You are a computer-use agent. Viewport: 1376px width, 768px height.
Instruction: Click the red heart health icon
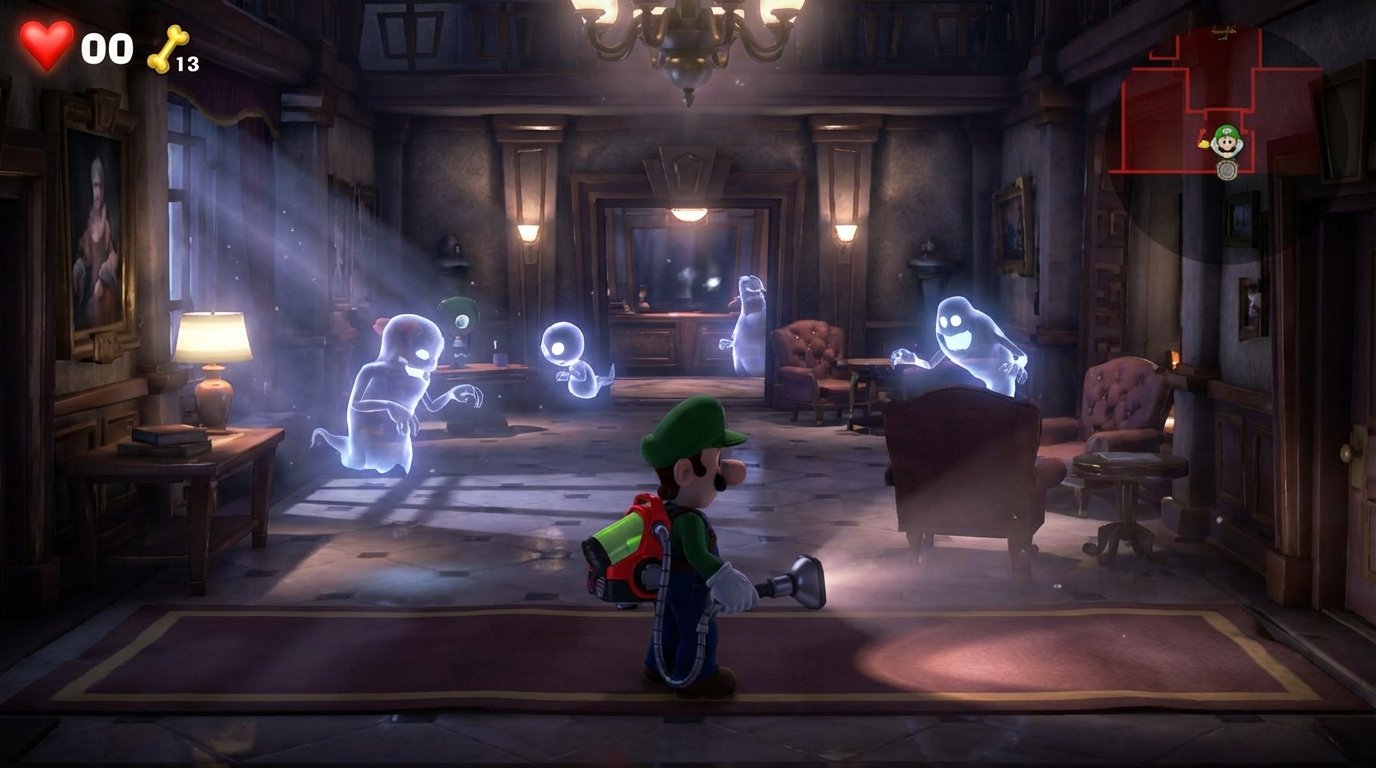tap(47, 45)
